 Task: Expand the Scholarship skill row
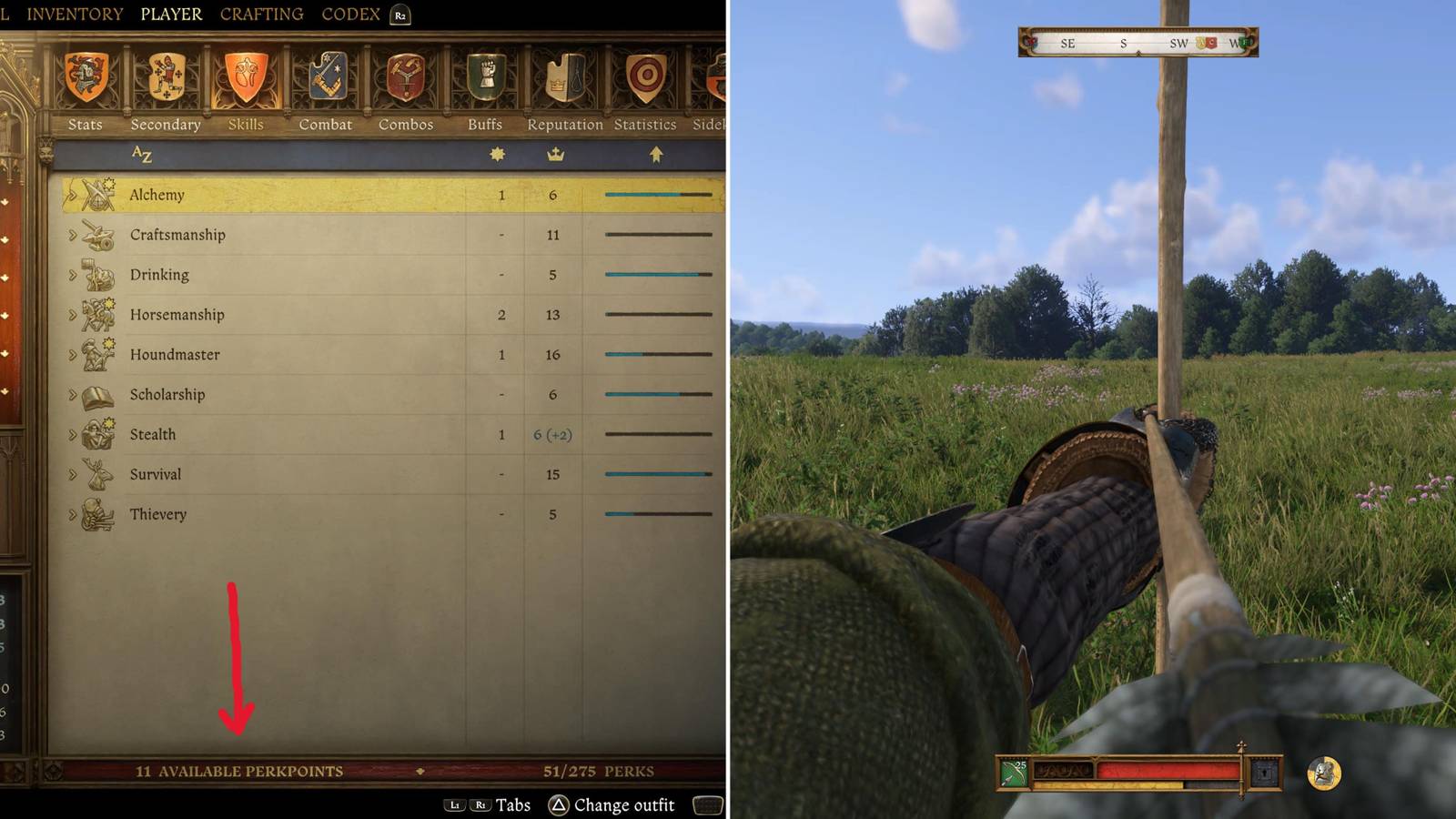point(70,394)
